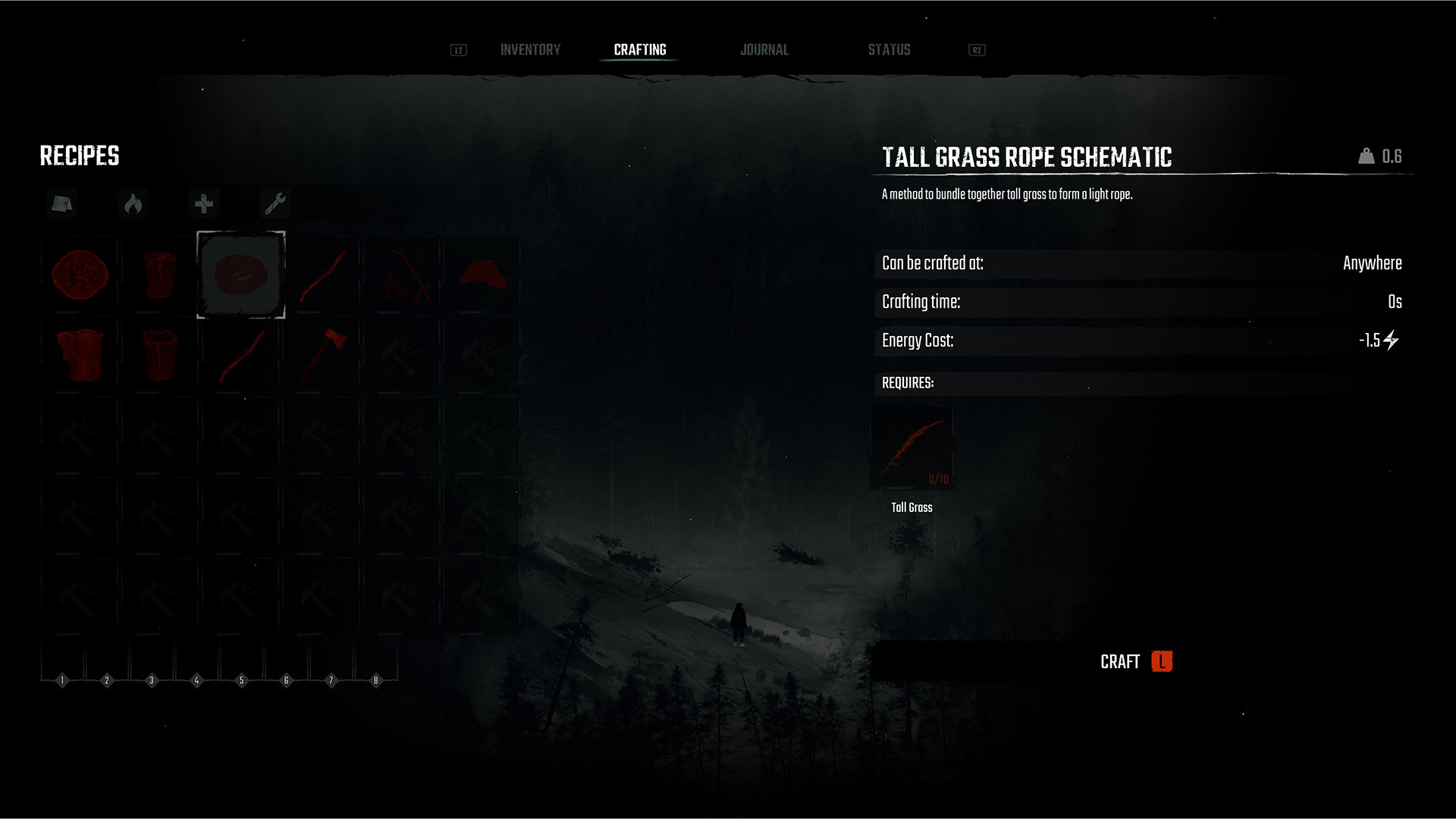
Task: Click the spear recipe in second row
Action: [x=241, y=354]
